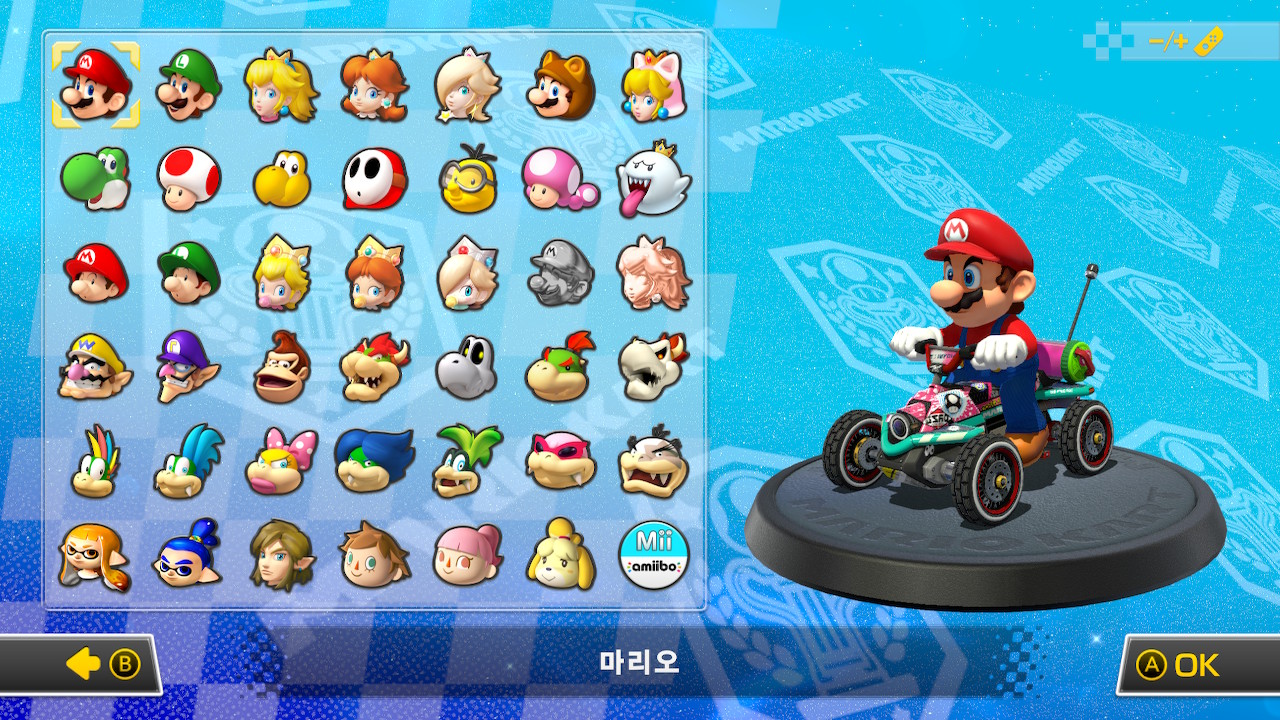
Task: Choose Waluigi in the purple cap
Action: 189,366
